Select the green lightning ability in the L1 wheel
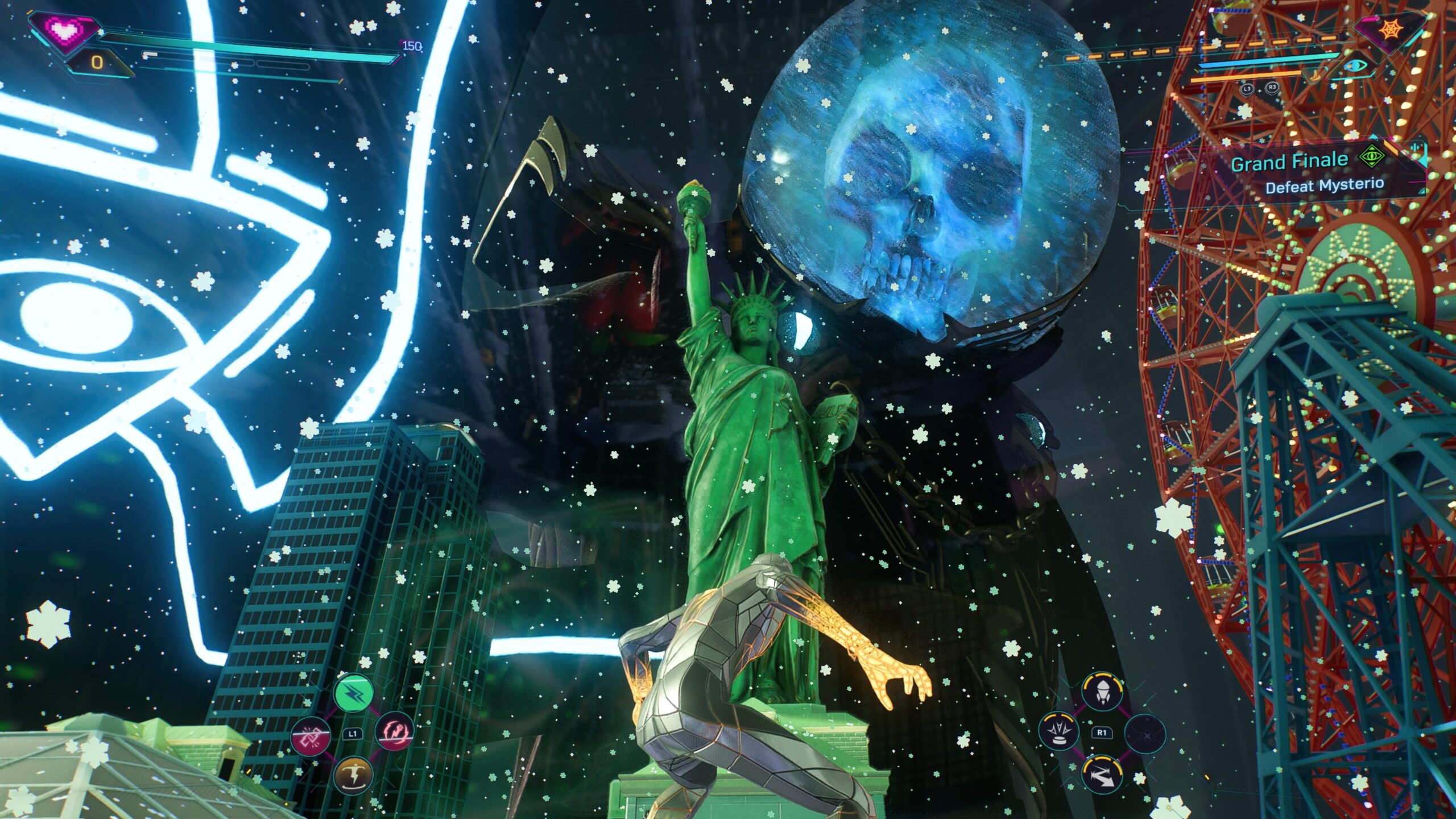The width and height of the screenshot is (1456, 819). (x=354, y=693)
